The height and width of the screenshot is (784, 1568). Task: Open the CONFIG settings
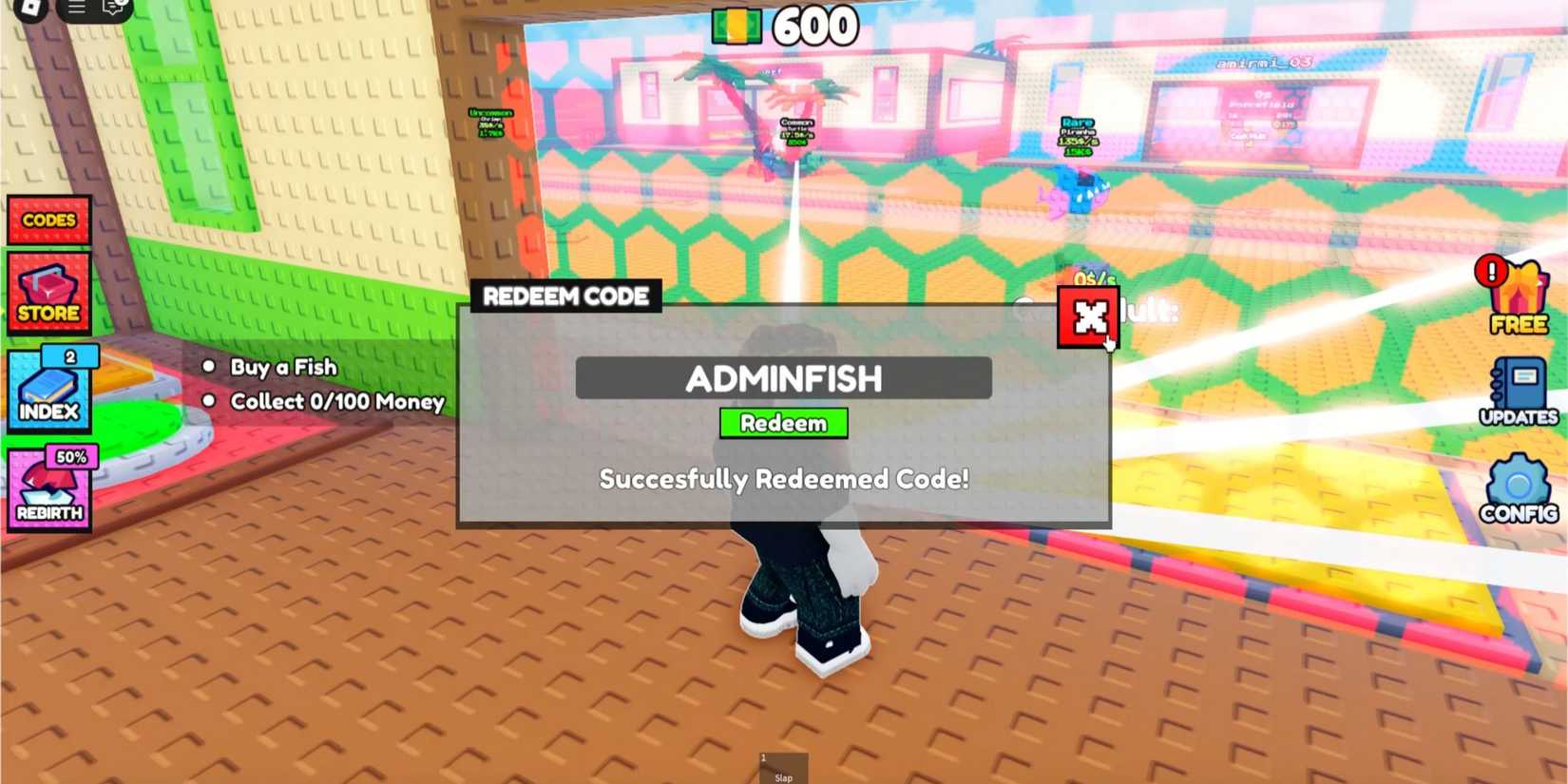click(x=1519, y=488)
